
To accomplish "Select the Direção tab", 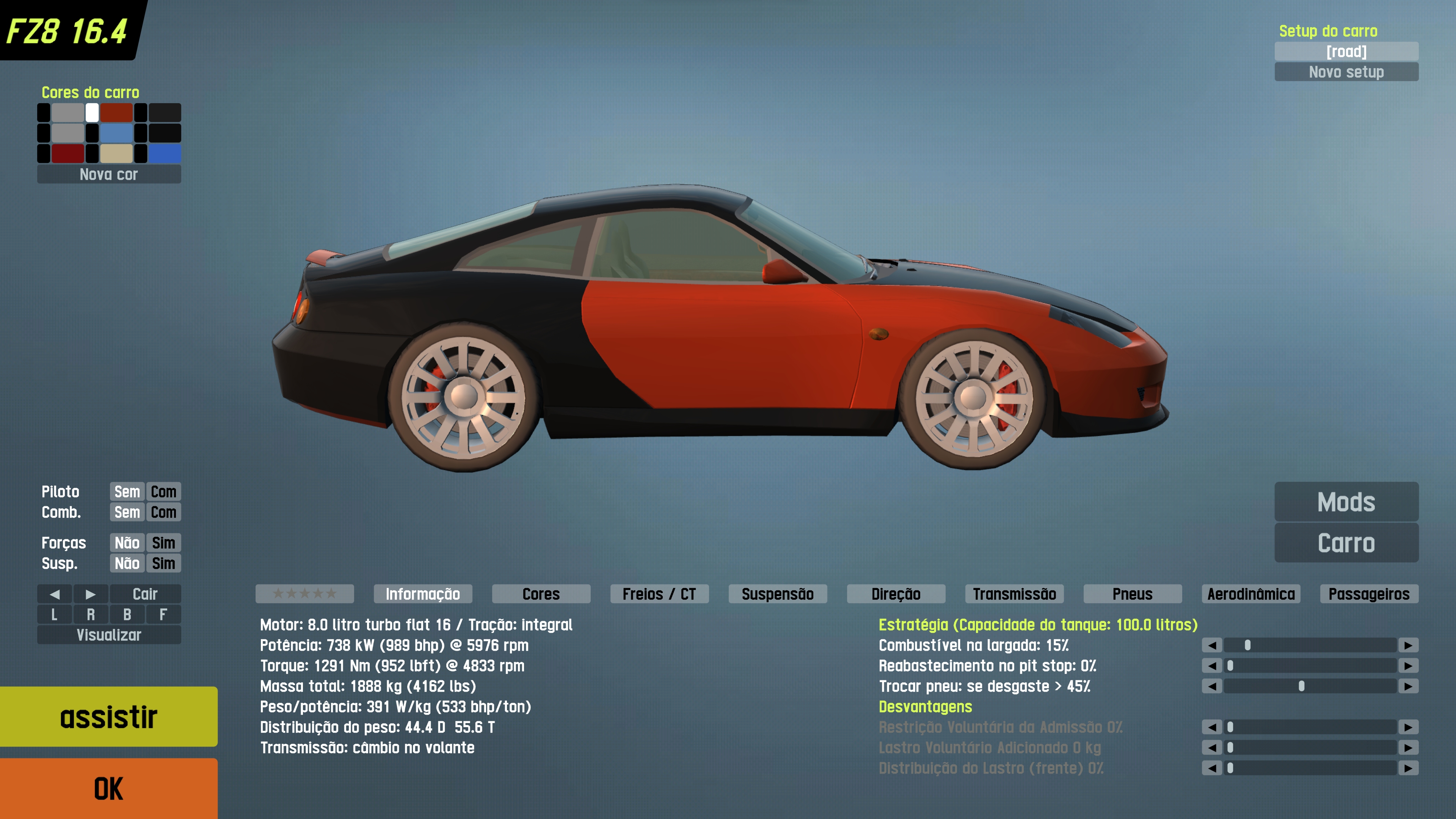I will point(895,594).
